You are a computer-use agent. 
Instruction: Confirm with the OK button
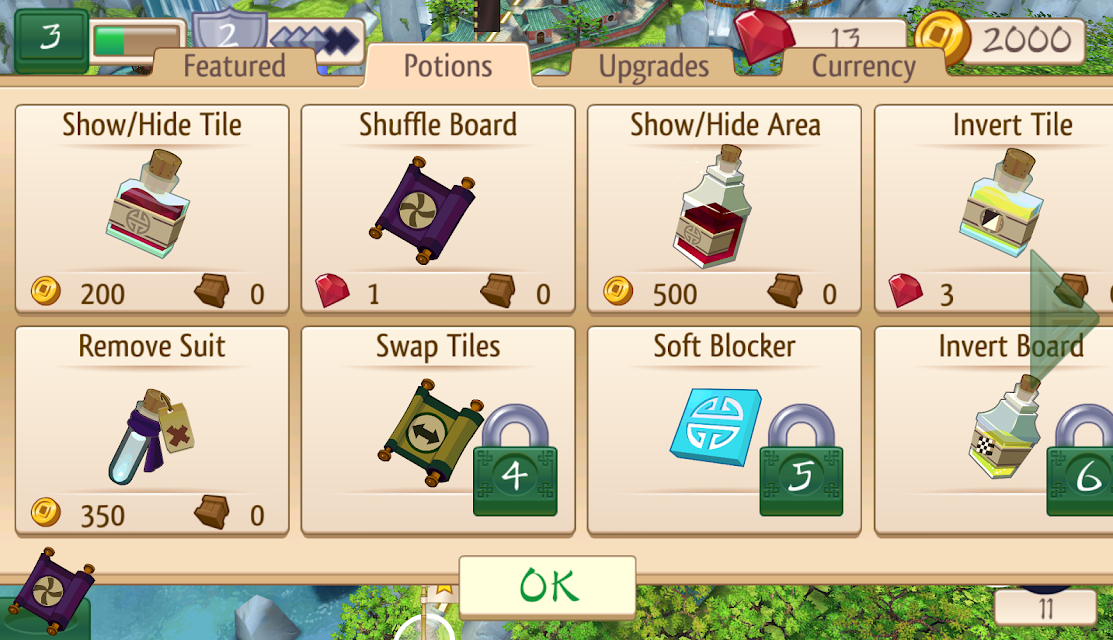(547, 585)
